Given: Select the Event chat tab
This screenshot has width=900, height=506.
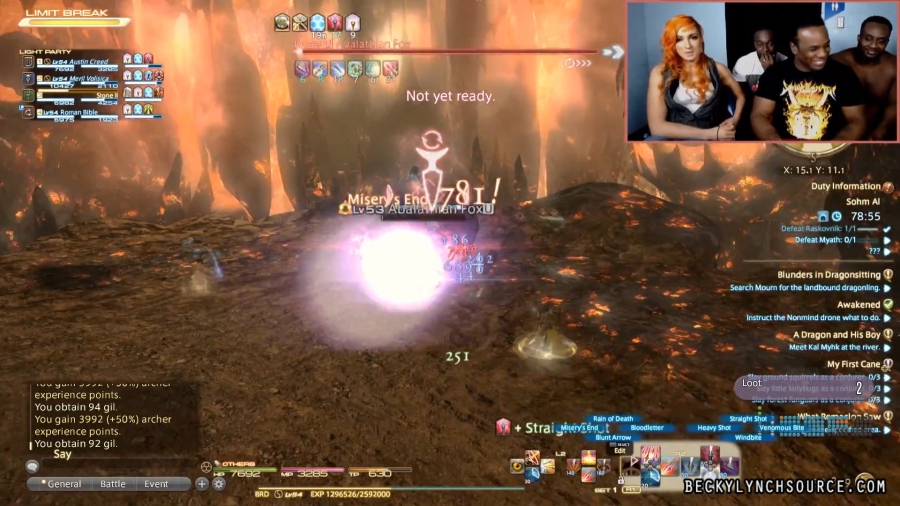Looking at the screenshot, I should coord(156,484).
